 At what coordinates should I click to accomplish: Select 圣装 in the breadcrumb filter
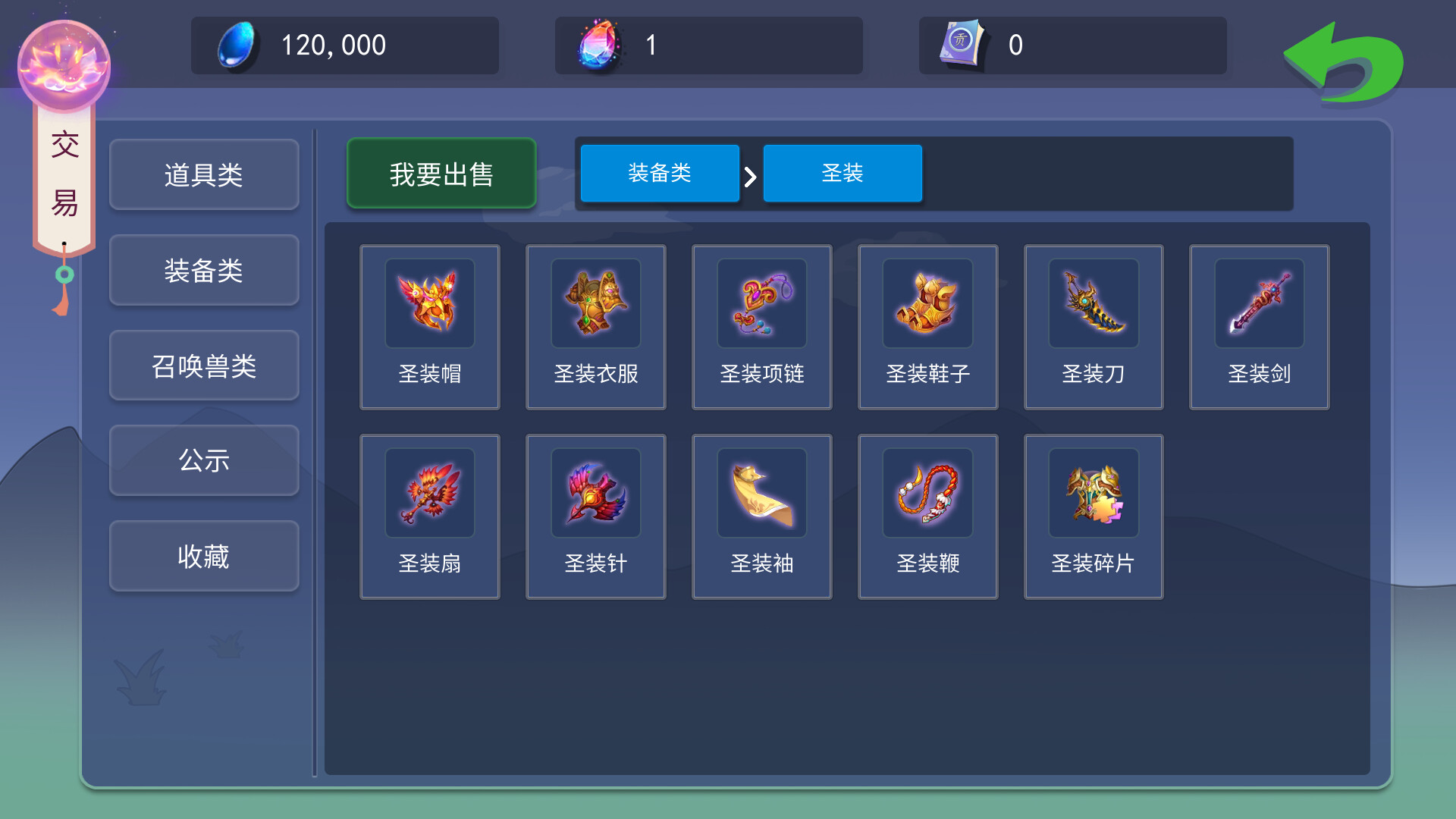pos(843,173)
